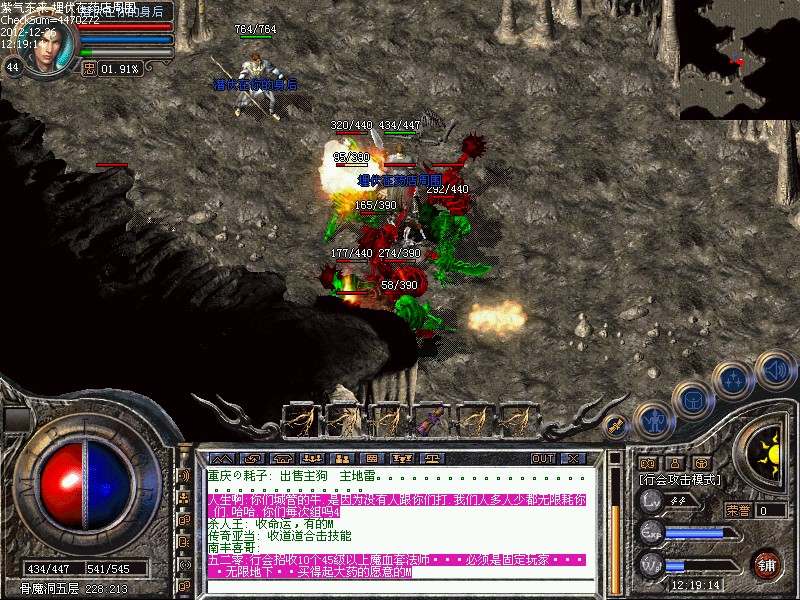Click the minimap in the corner
The width and height of the screenshot is (800, 600).
click(739, 60)
